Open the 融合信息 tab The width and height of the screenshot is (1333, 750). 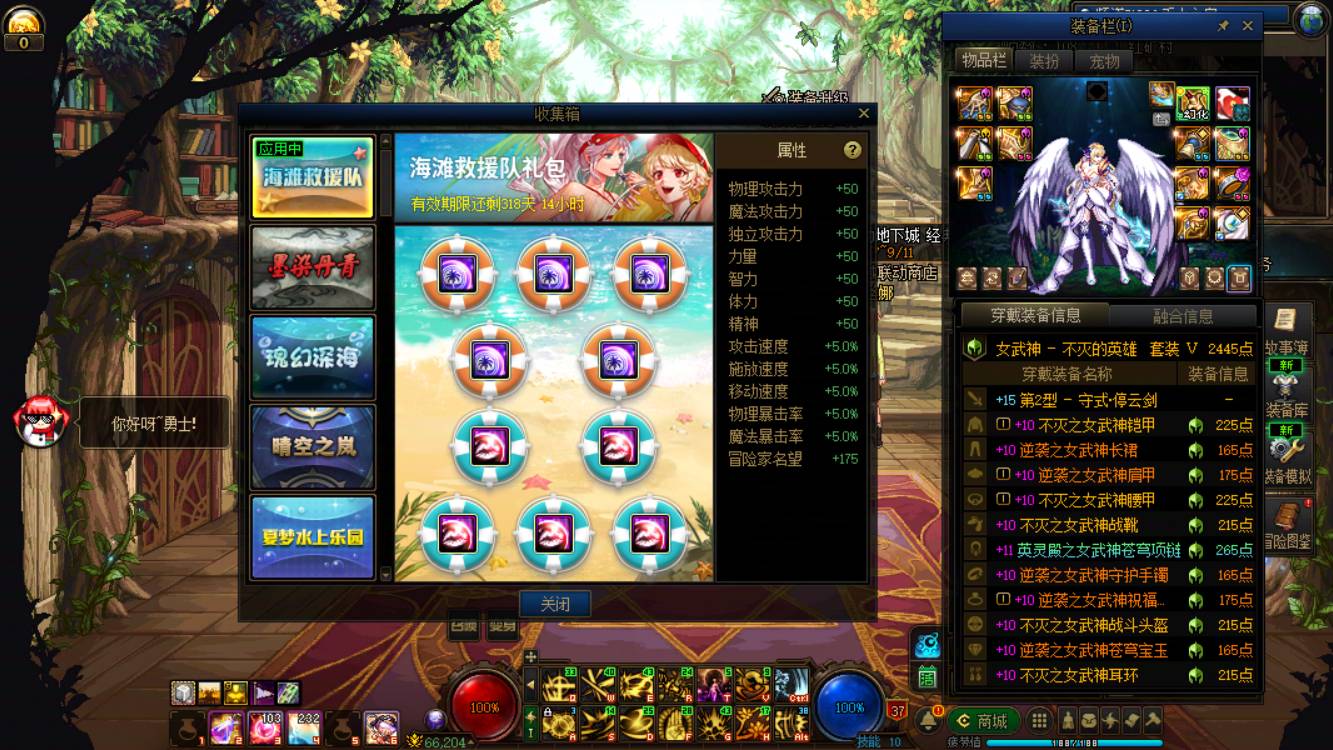point(1184,314)
